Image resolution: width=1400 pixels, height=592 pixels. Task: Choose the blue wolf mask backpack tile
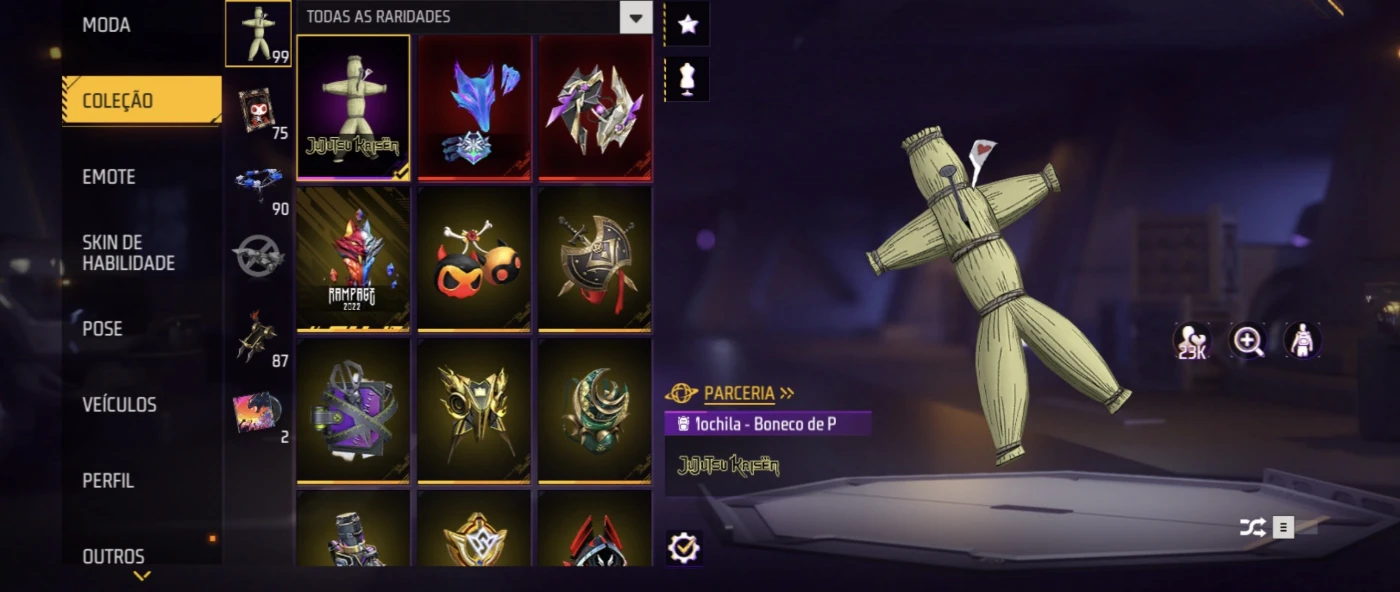tap(474, 108)
